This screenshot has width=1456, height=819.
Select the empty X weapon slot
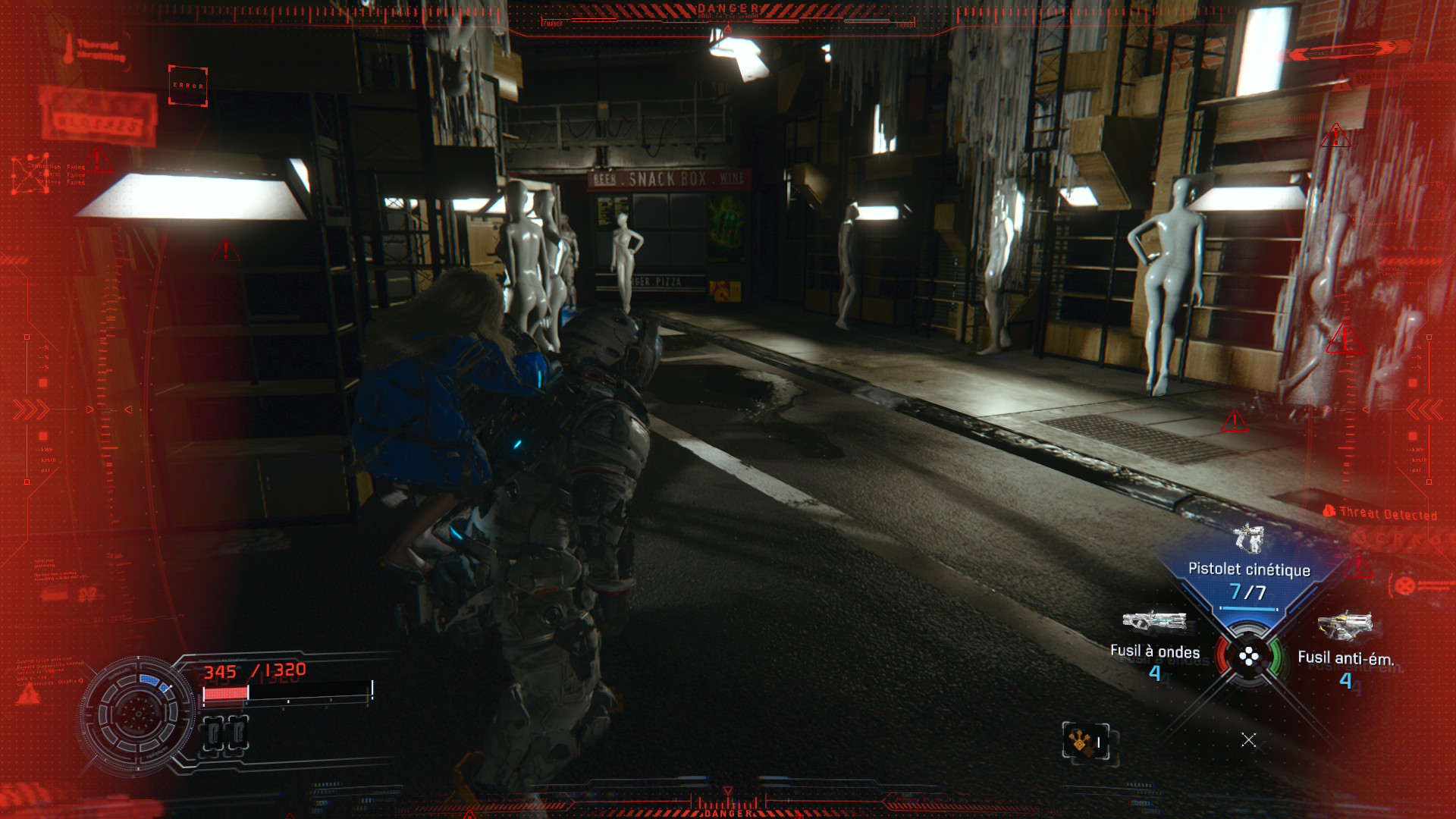pyautogui.click(x=1248, y=739)
